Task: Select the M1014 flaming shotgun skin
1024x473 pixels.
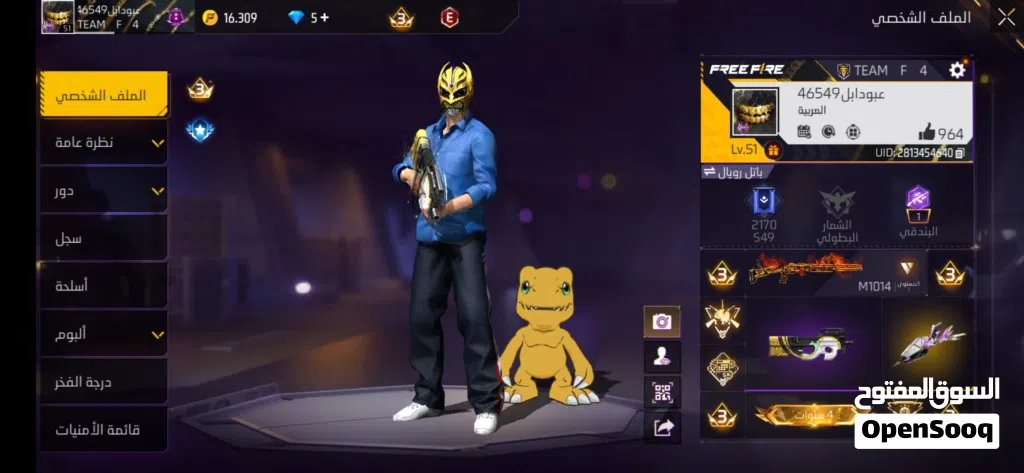Action: point(807,270)
